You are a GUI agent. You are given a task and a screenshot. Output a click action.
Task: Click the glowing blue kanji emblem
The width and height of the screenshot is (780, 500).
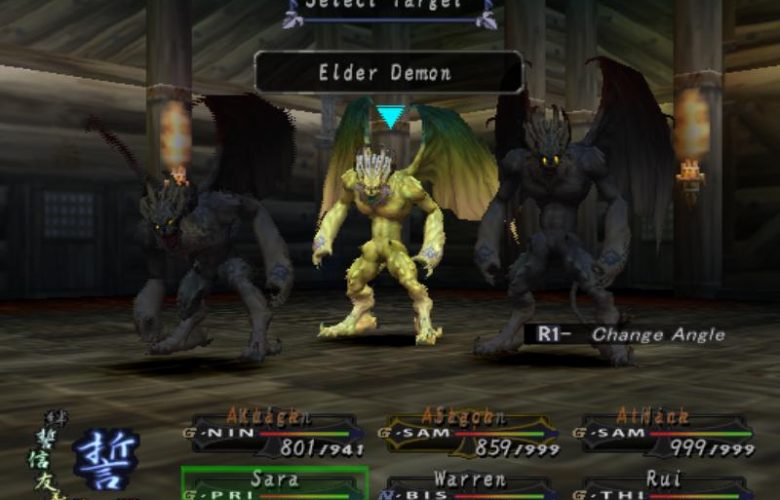pyautogui.click(x=105, y=460)
